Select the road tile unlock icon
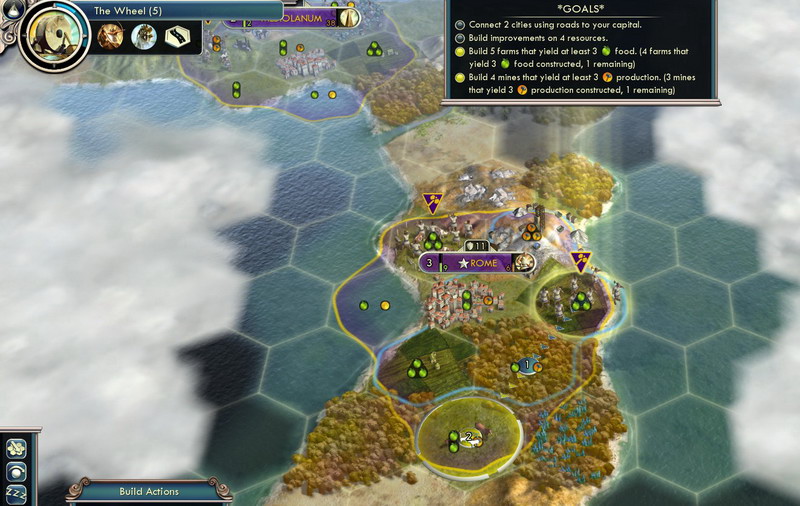 pos(178,38)
